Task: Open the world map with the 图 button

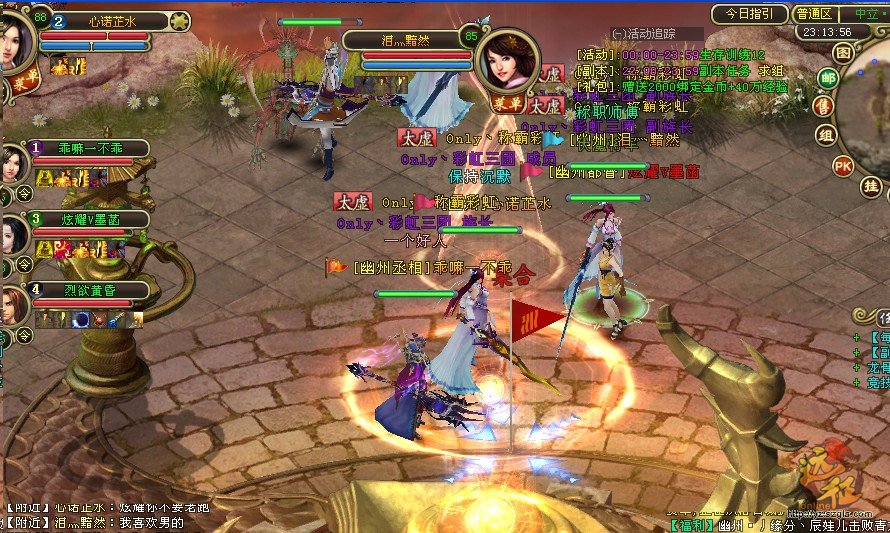Action: (844, 52)
